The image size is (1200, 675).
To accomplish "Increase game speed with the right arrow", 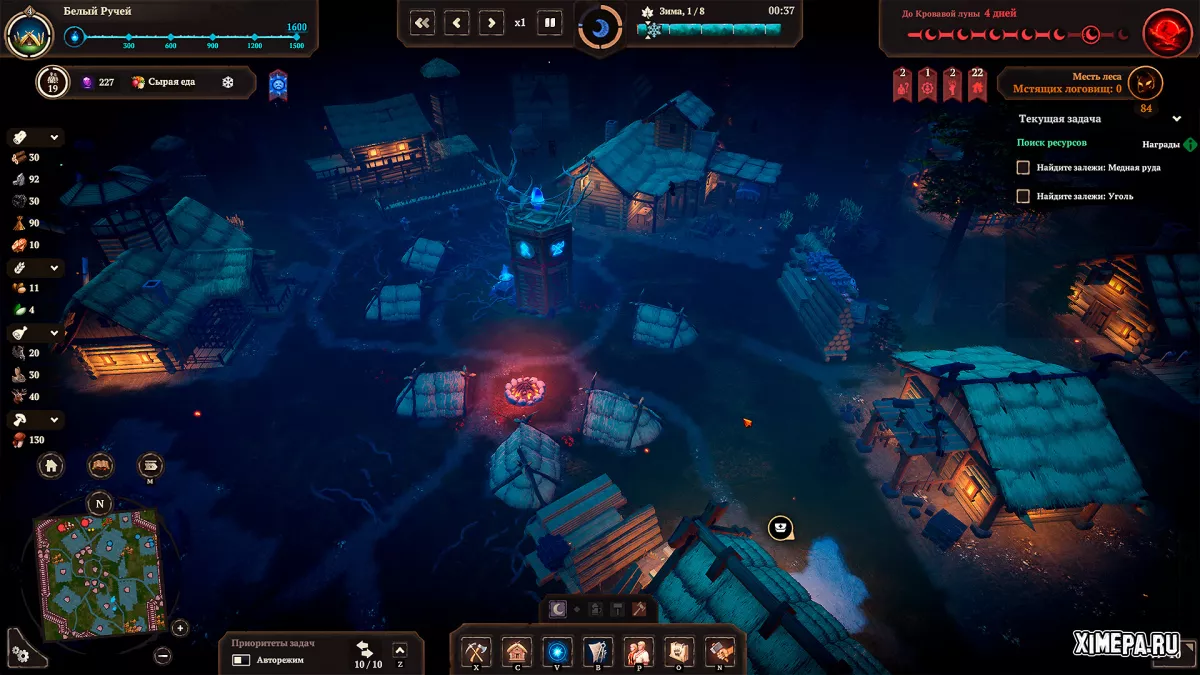I will pos(490,22).
